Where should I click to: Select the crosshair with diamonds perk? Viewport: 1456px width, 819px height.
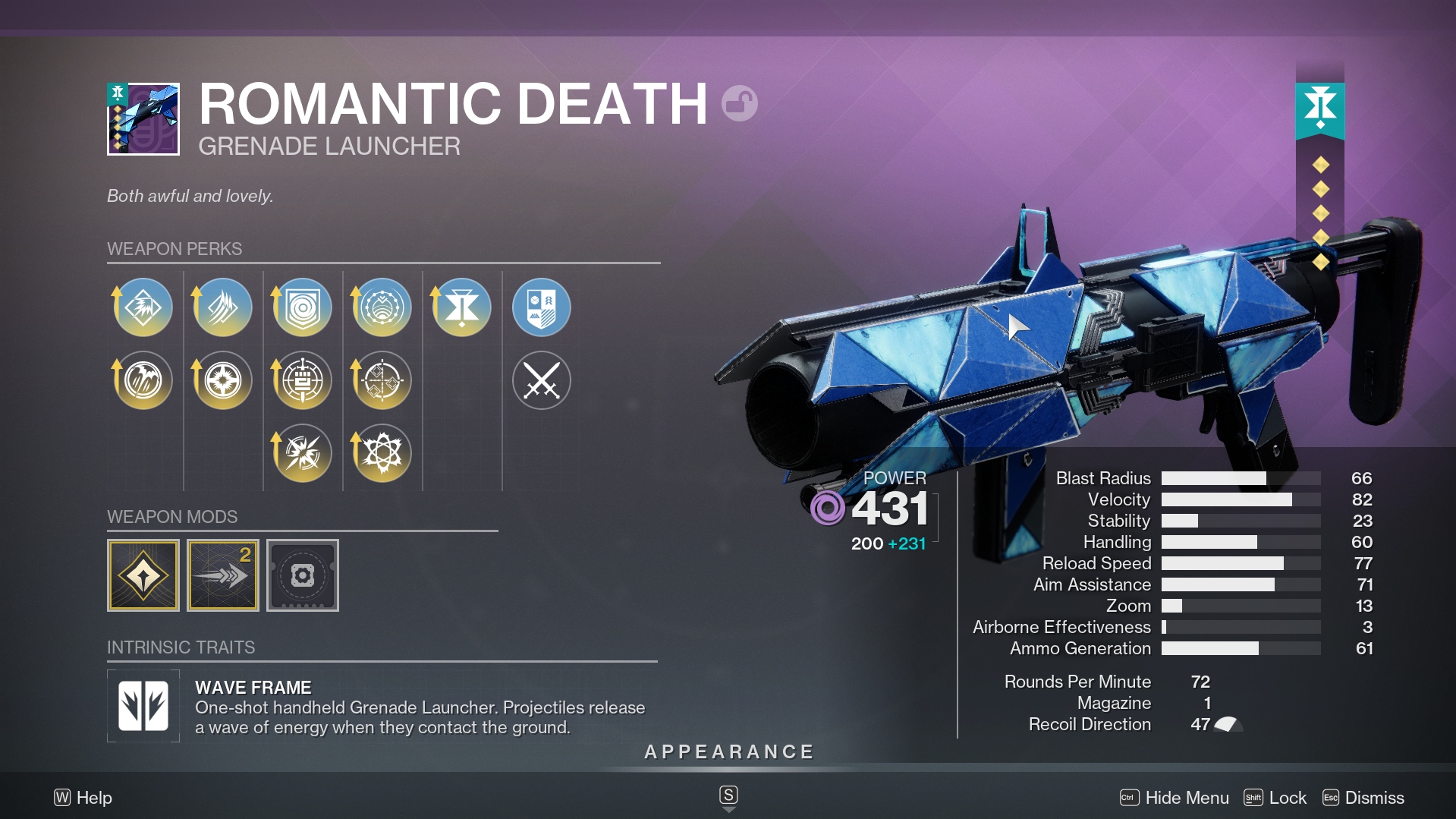[382, 380]
